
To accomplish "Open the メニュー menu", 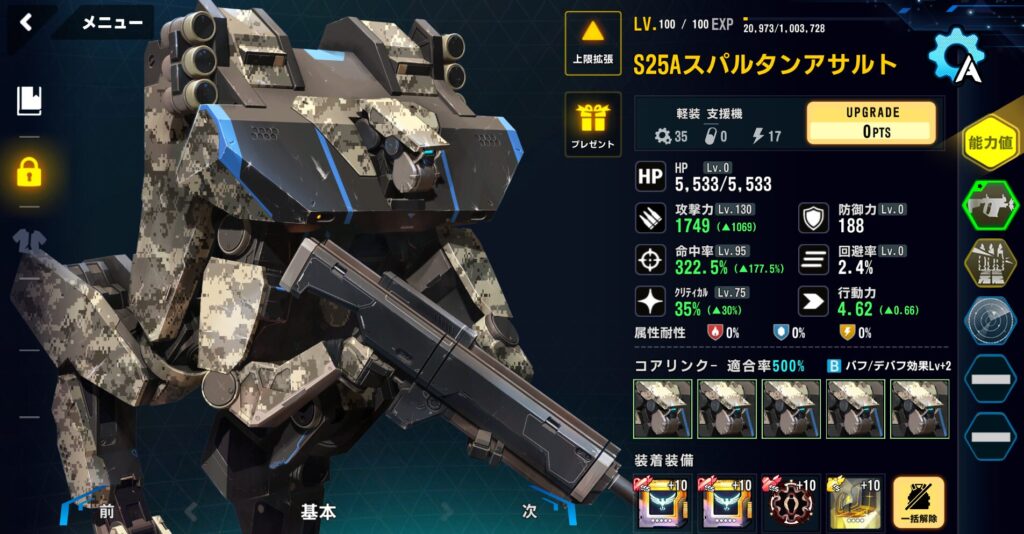I will (111, 22).
